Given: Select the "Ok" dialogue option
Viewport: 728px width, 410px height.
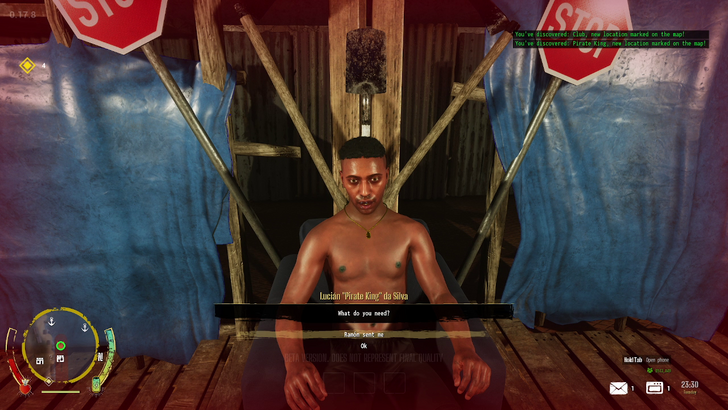Looking at the screenshot, I should 364,346.
